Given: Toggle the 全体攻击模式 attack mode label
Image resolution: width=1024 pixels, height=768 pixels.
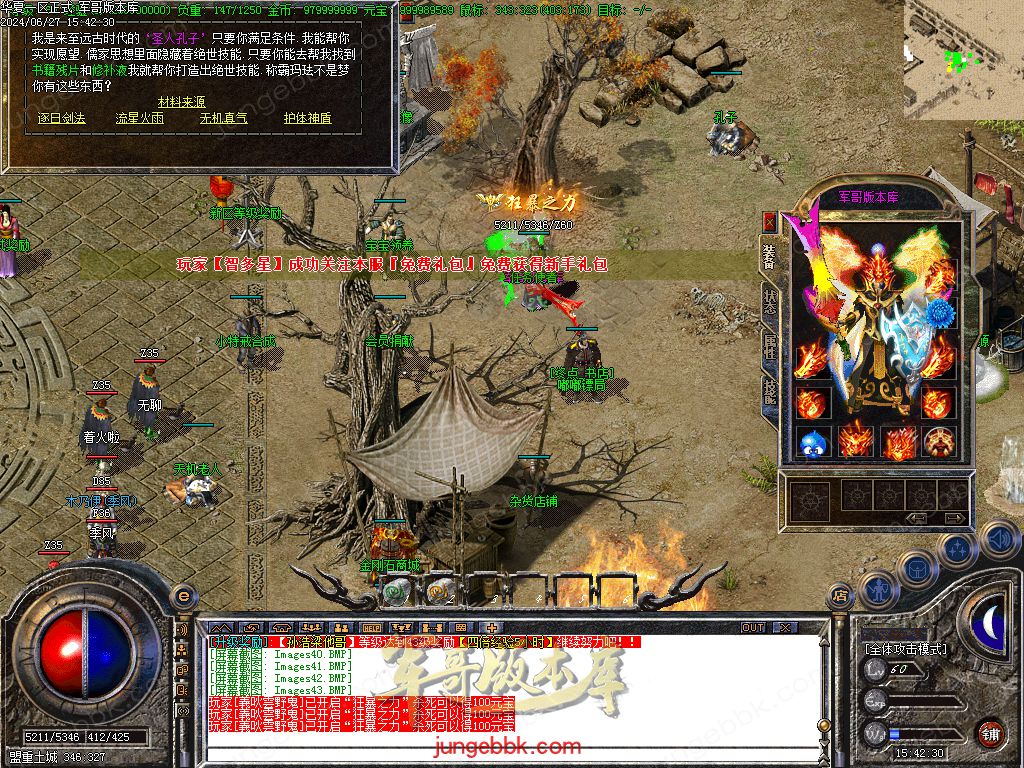Looking at the screenshot, I should click(905, 649).
